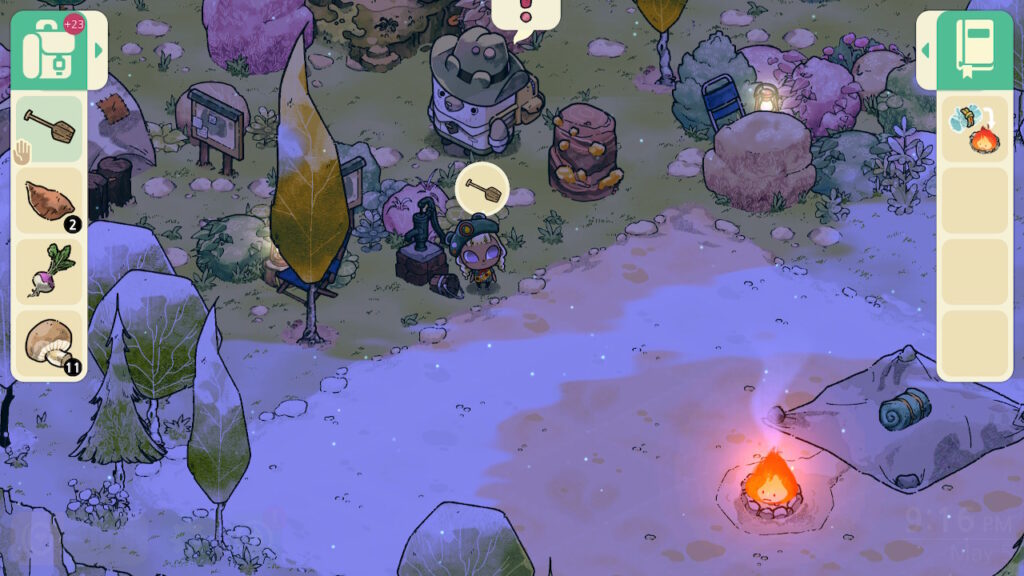Open the journal book

975,50
